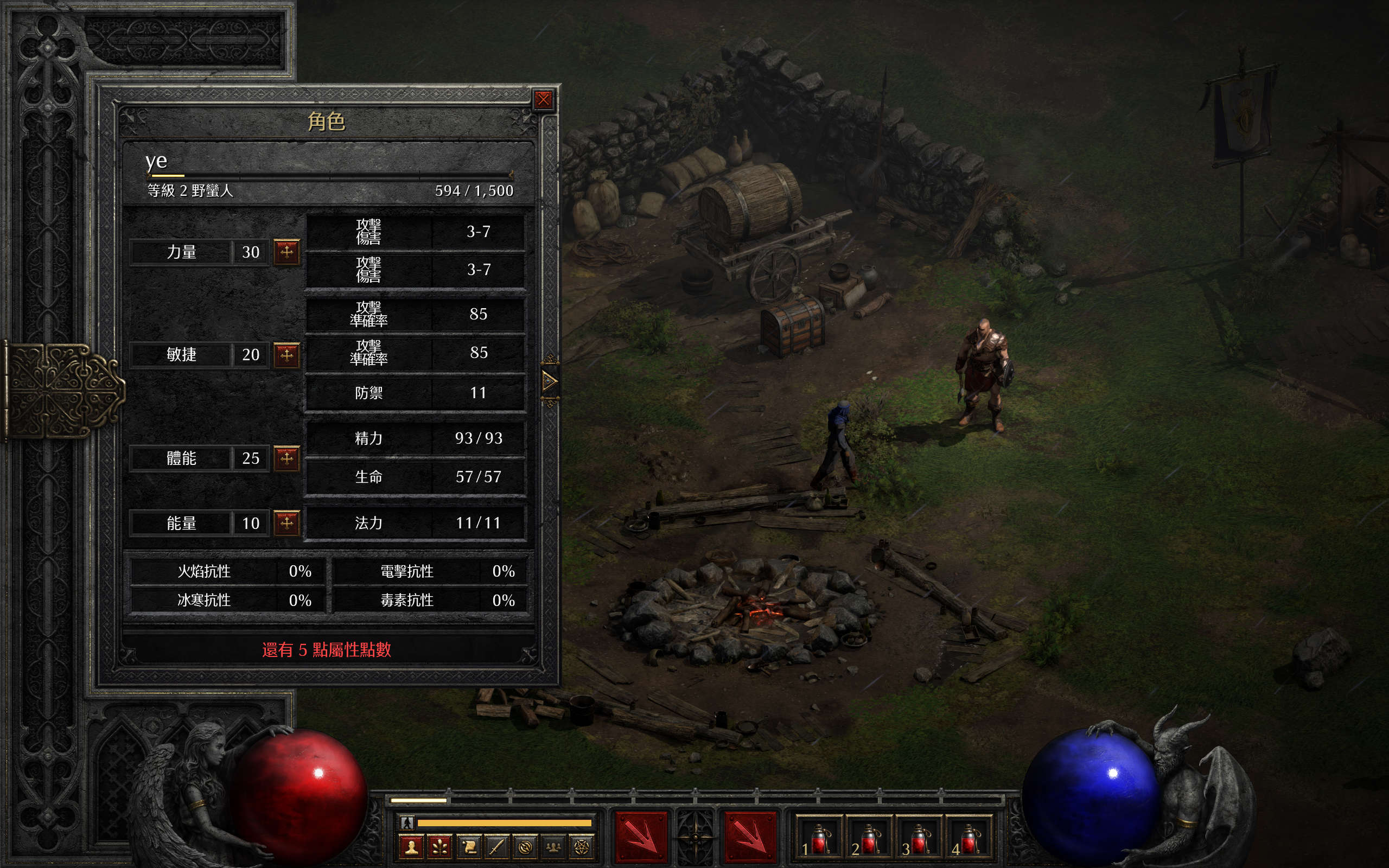Toggle the run/walk icon beside the stamina bar
Screen dimensions: 1389x868
(407, 822)
